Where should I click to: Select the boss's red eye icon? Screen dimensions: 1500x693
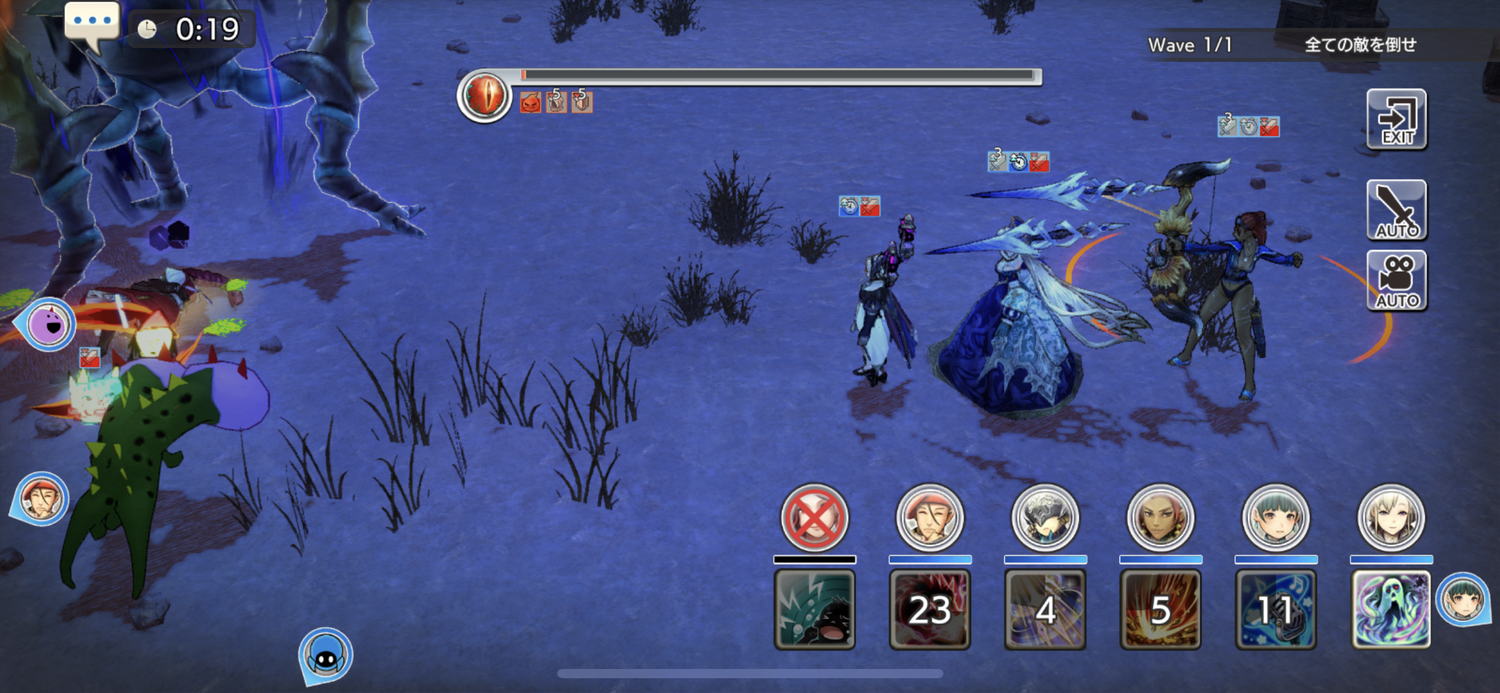(485, 97)
